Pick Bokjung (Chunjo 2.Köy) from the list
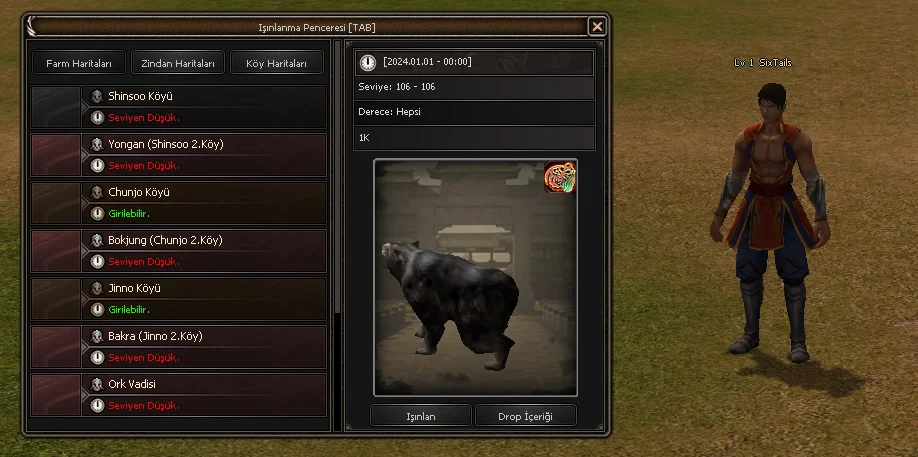 180,250
